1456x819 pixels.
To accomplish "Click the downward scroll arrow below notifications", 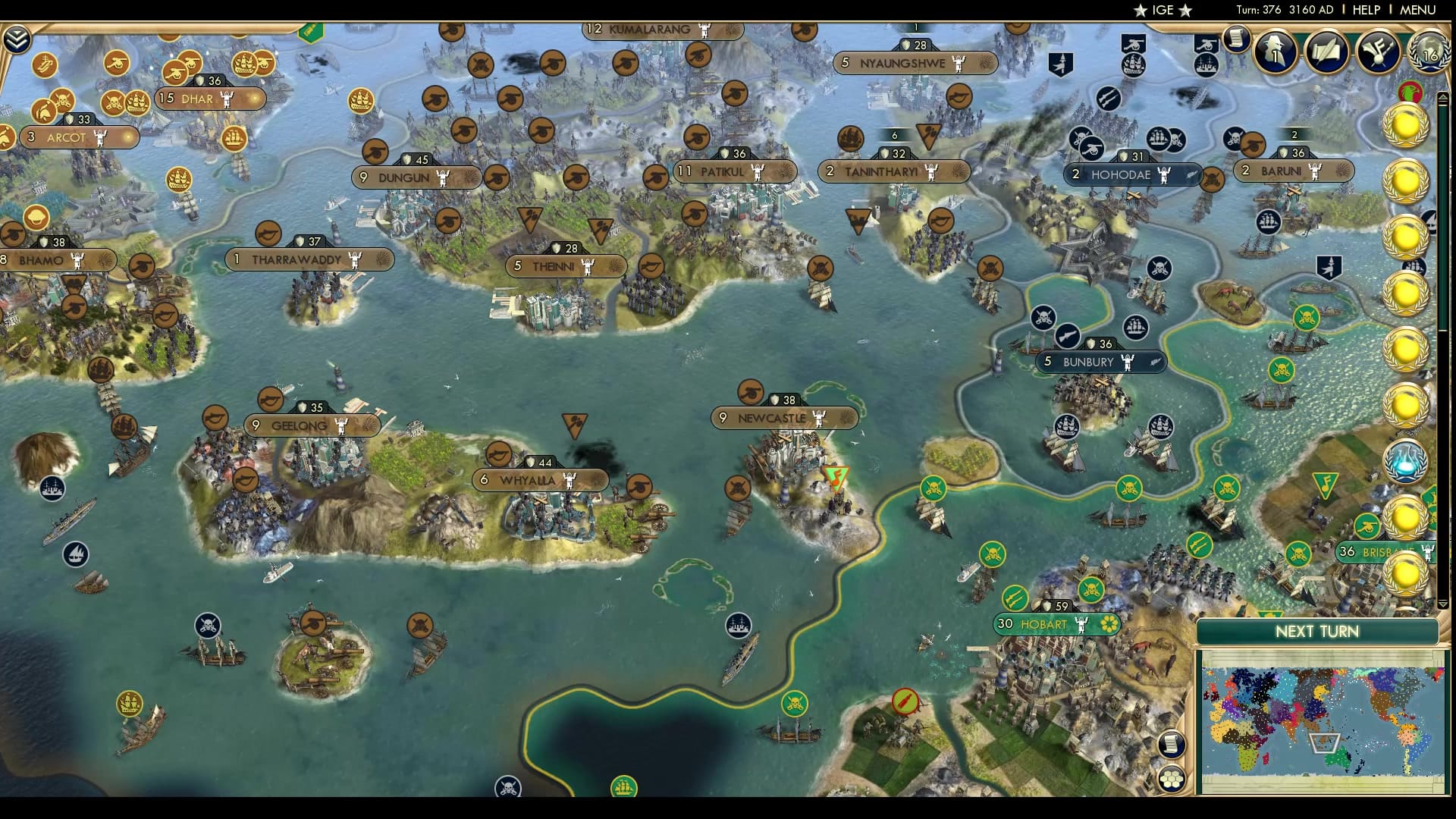I will pyautogui.click(x=1442, y=603).
